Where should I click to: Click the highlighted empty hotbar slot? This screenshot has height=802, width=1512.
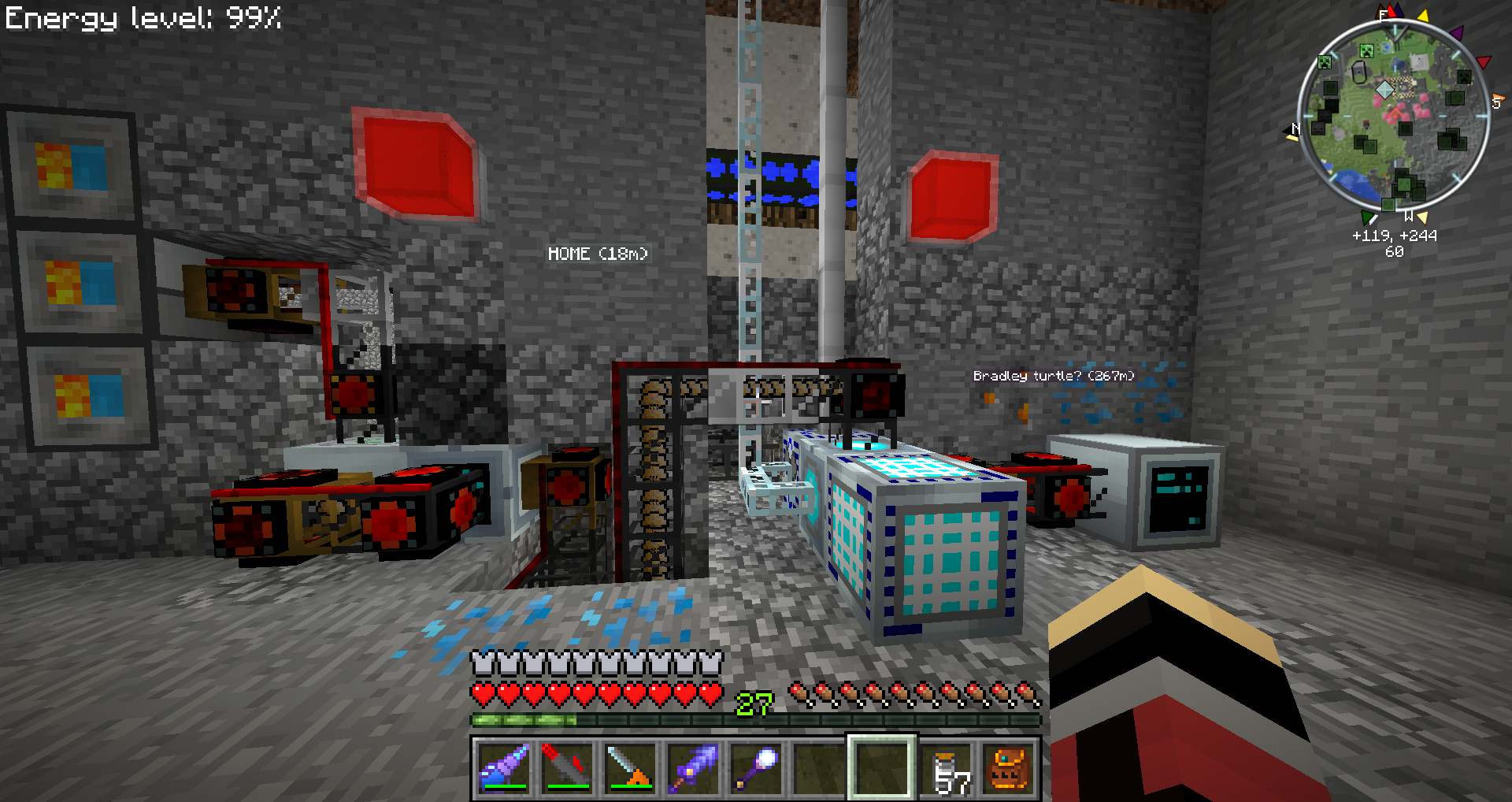(882, 767)
